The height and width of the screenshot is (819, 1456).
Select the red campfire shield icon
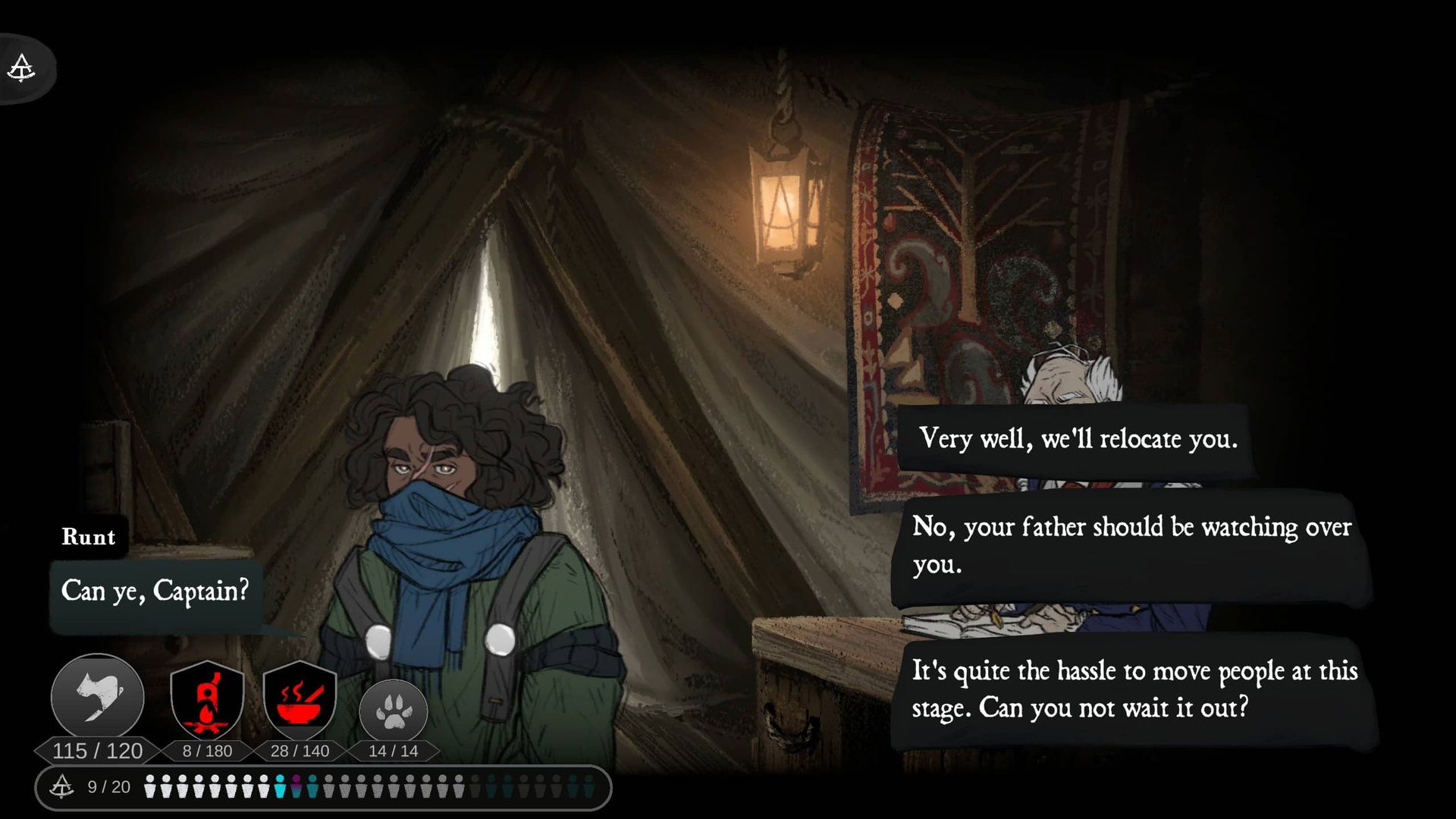pos(207,699)
